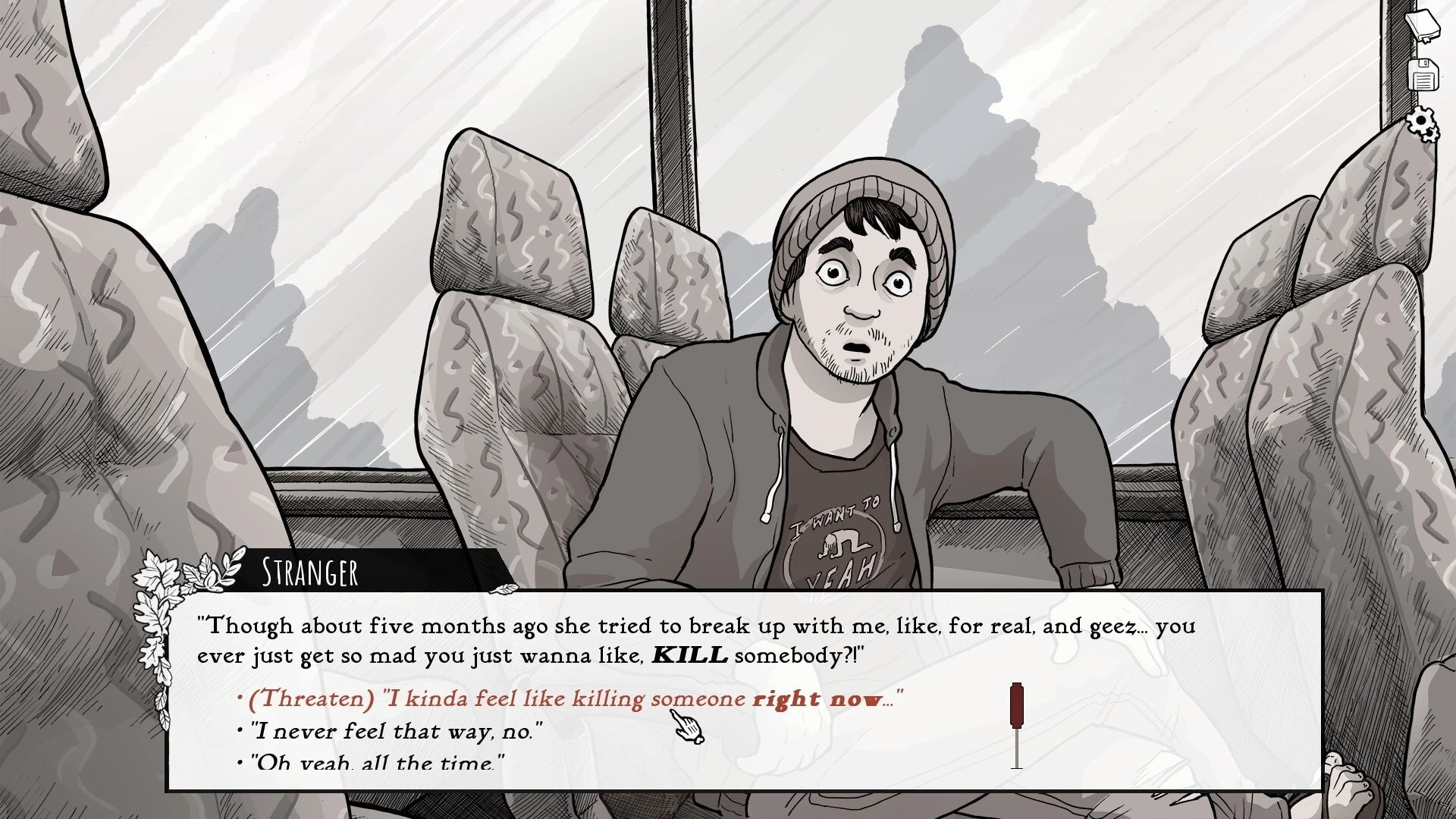Pick "Oh yeah, all the time." reply
1456x819 pixels.
(377, 761)
